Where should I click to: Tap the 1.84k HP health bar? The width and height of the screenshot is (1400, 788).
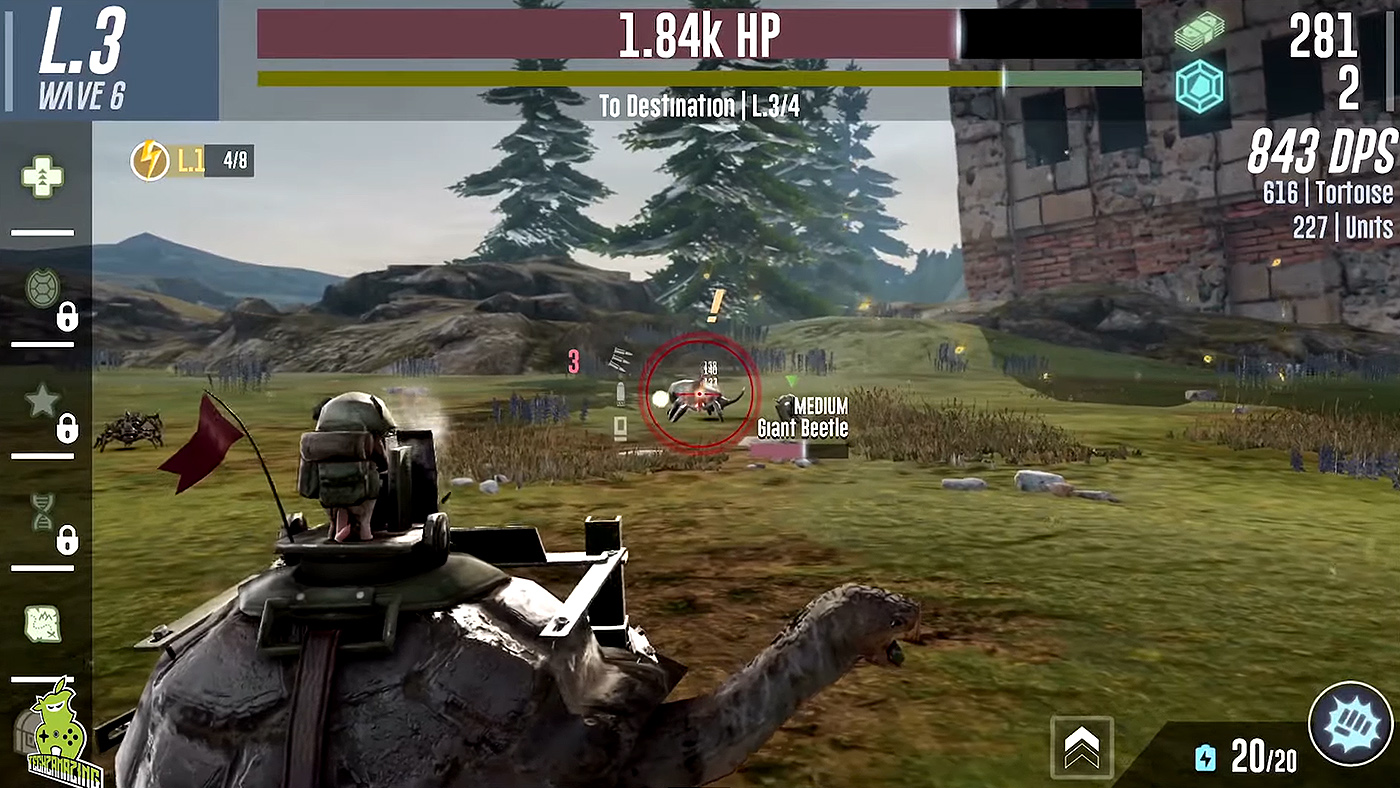coord(699,33)
